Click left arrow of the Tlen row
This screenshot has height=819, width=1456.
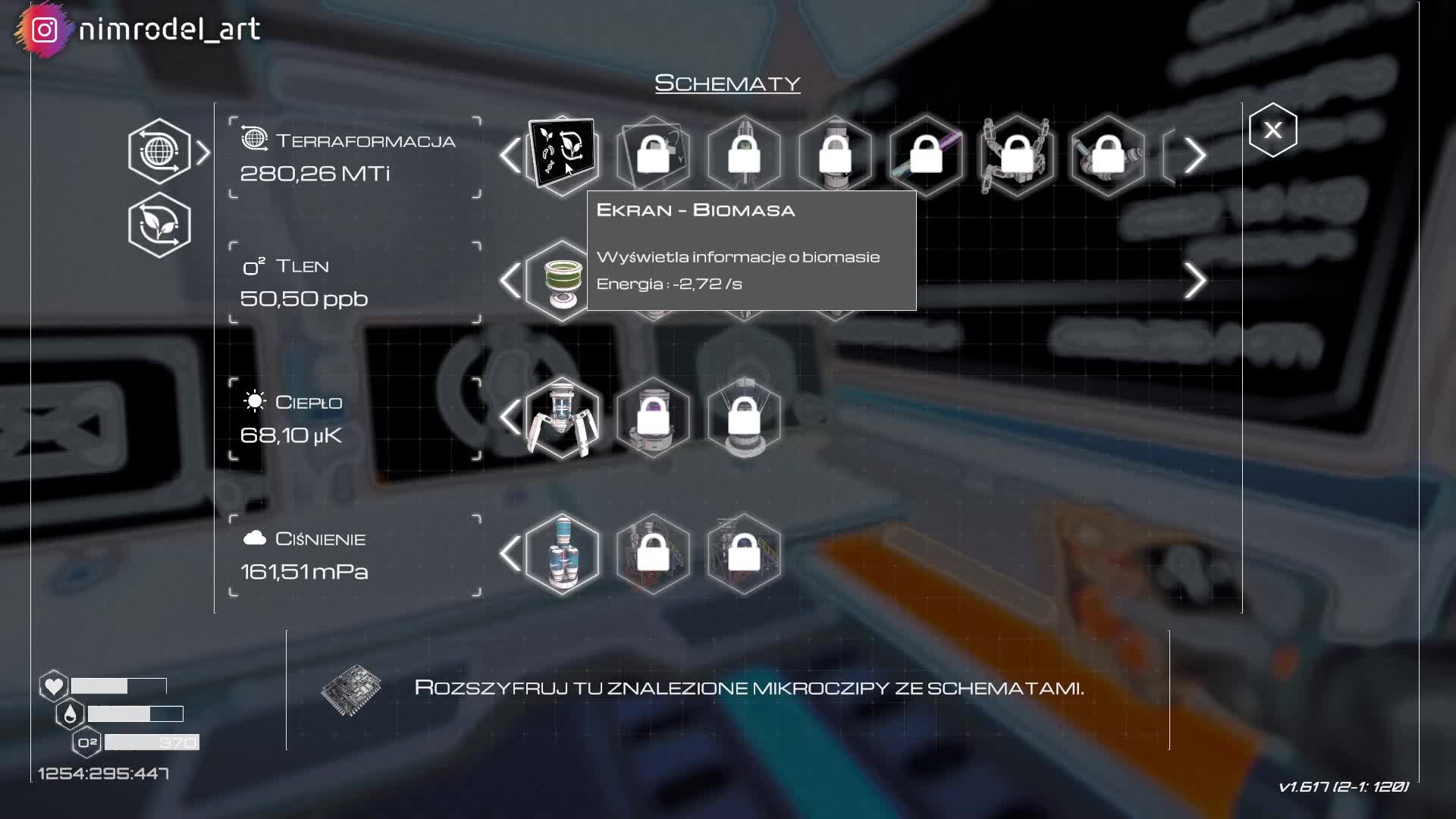pos(510,281)
